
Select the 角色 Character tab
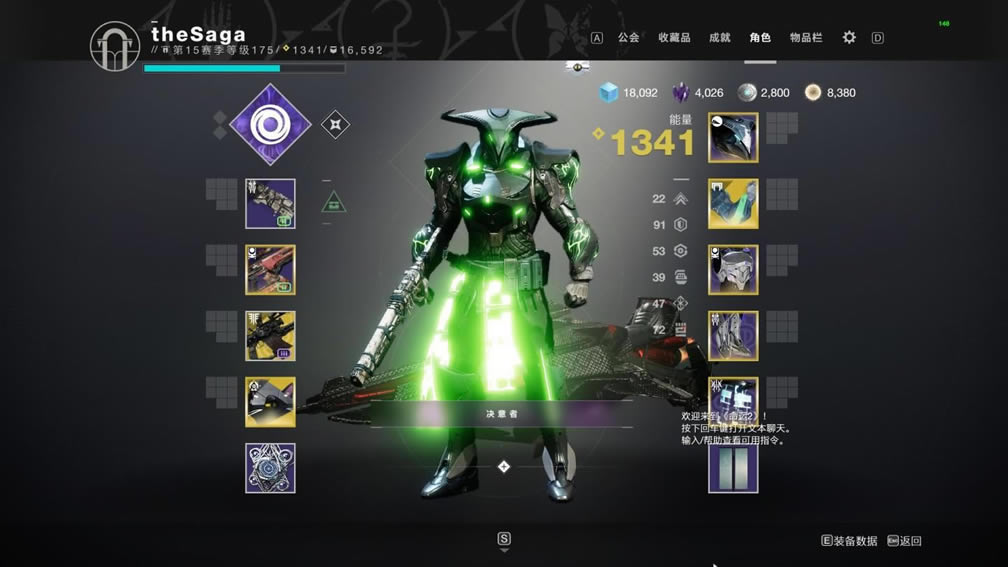[760, 38]
